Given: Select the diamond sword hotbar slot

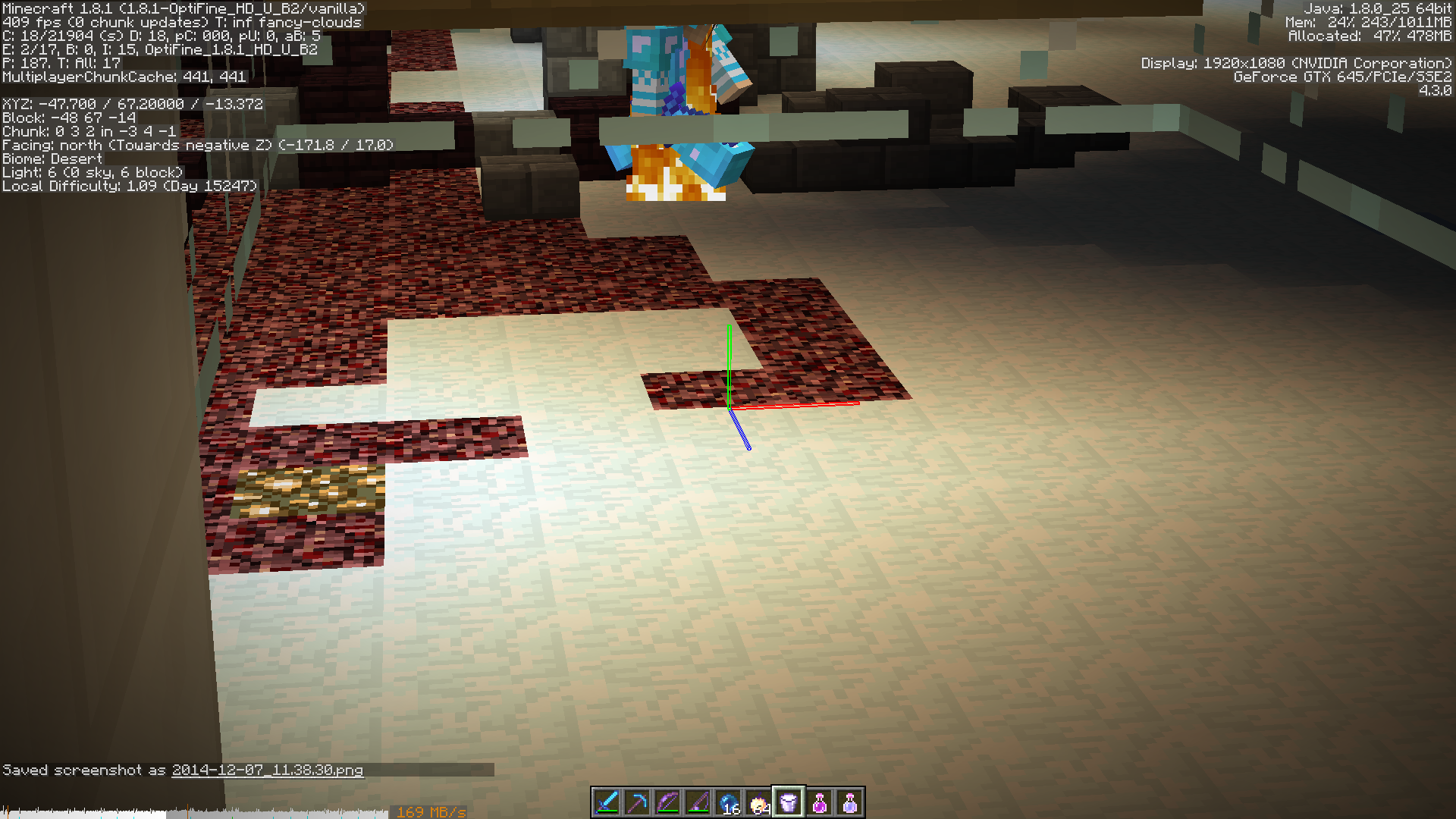Looking at the screenshot, I should [x=607, y=802].
